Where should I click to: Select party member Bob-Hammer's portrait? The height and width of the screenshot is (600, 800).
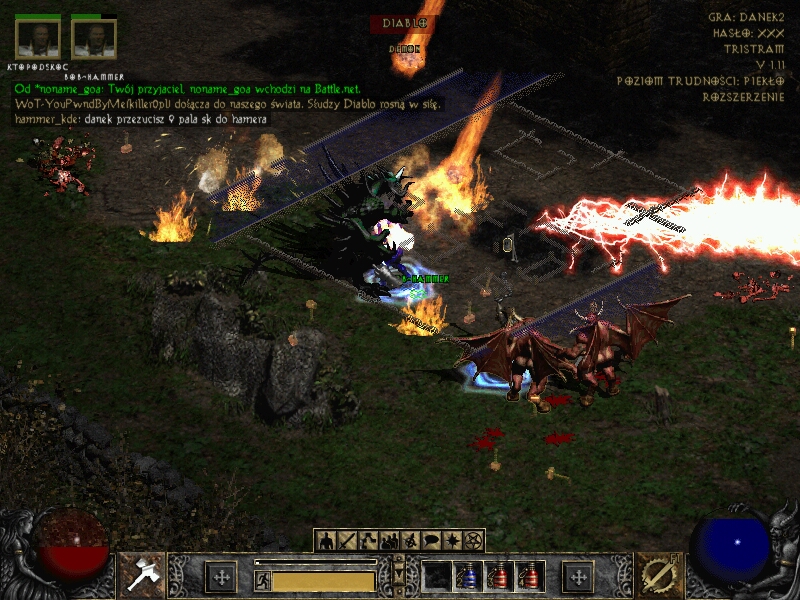[94, 40]
